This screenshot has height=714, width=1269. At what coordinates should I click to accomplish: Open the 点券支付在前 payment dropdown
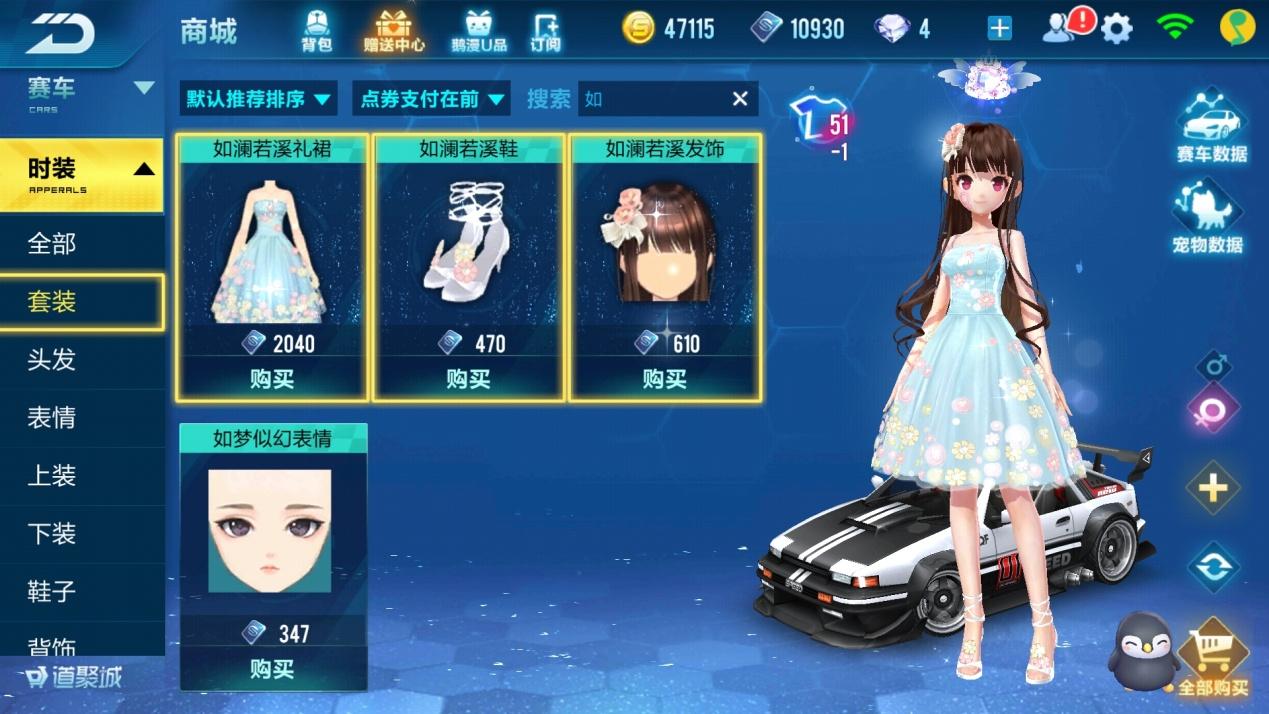431,99
